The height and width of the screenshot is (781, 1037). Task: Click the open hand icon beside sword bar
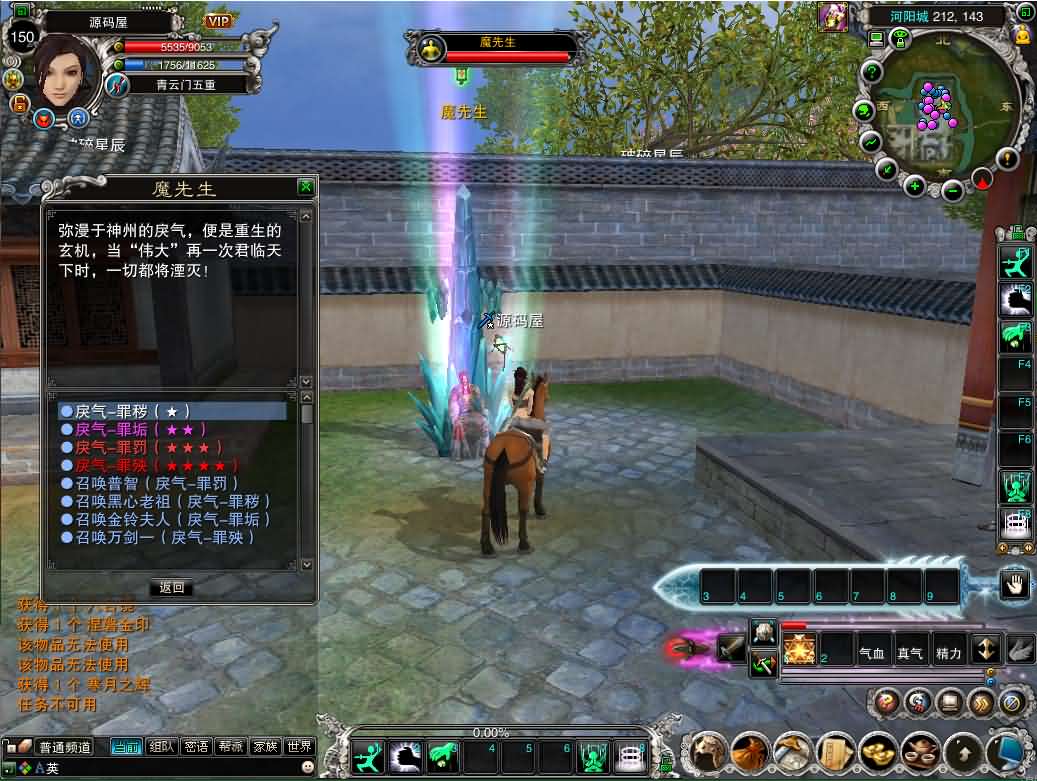(1016, 585)
